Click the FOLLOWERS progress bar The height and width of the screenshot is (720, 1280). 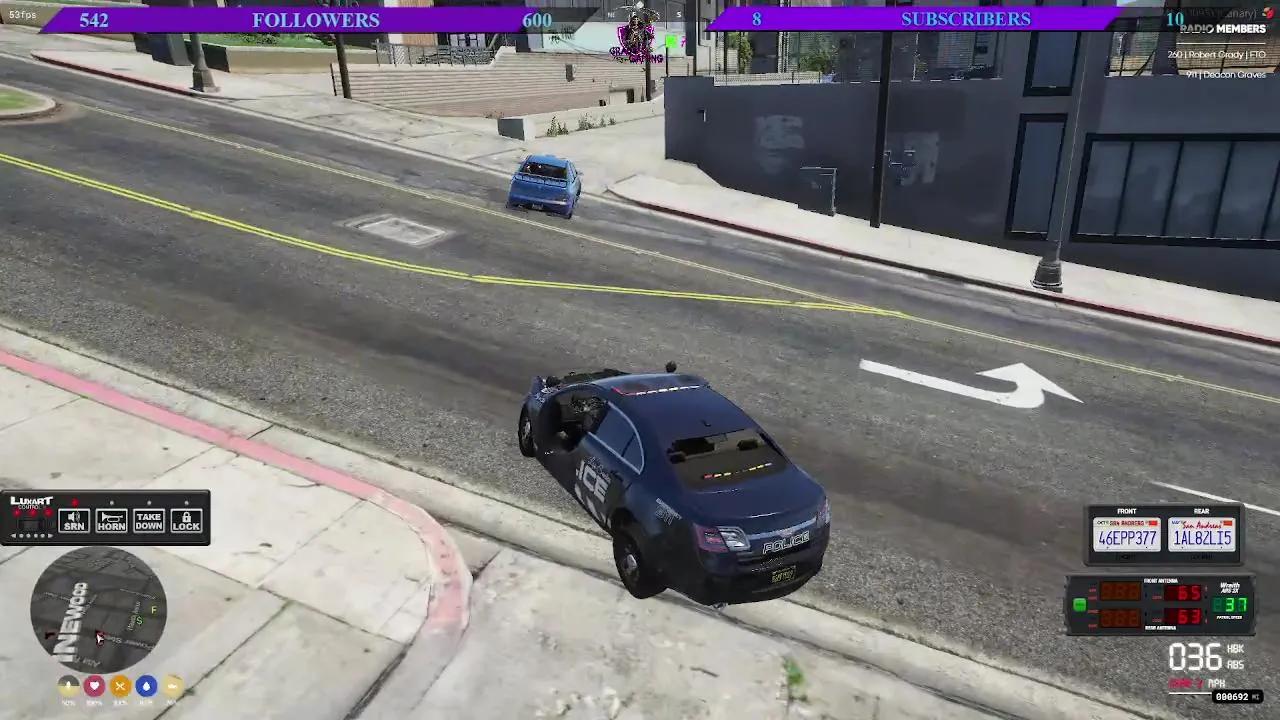point(315,19)
